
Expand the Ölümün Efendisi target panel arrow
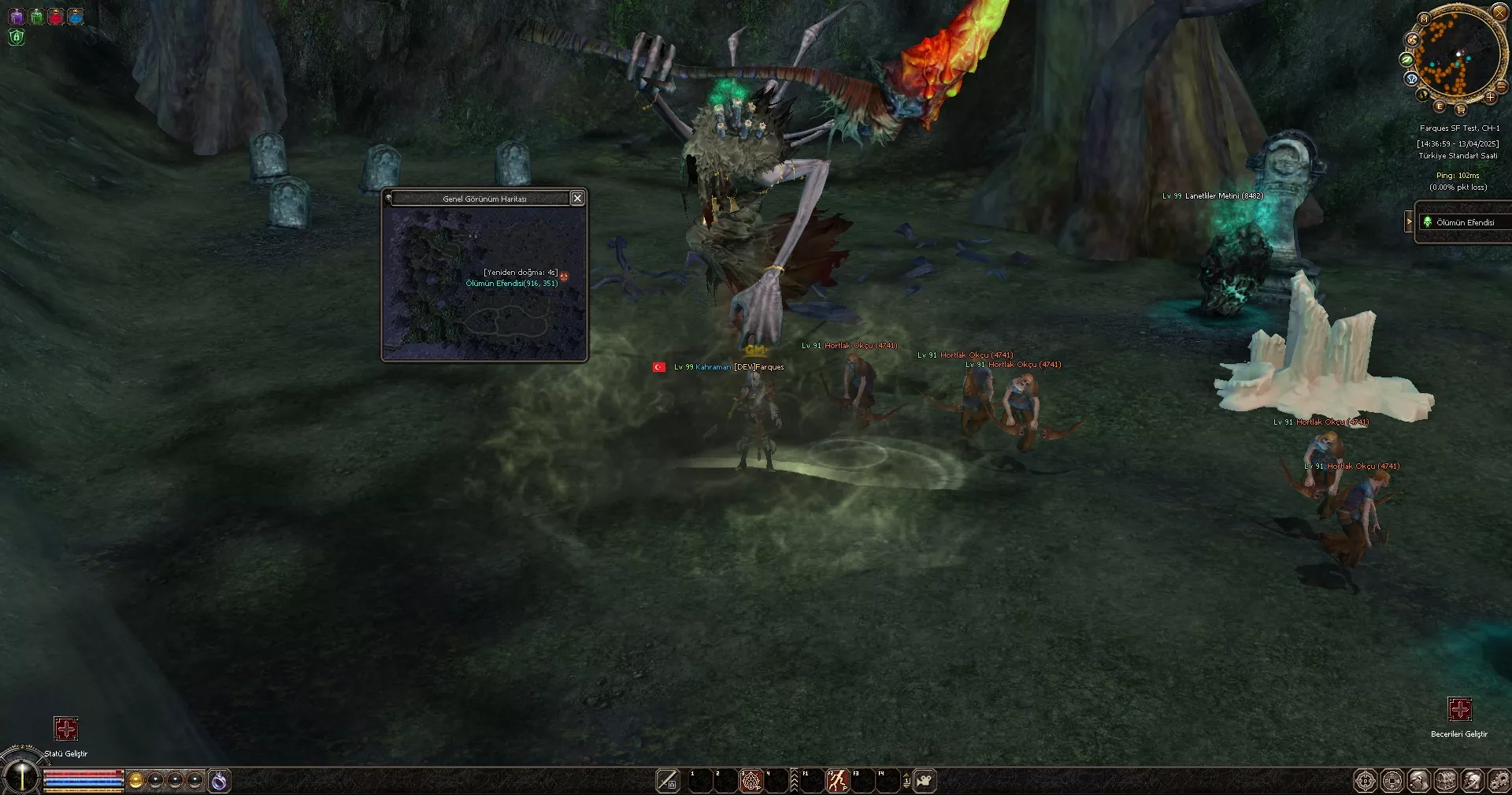1408,221
